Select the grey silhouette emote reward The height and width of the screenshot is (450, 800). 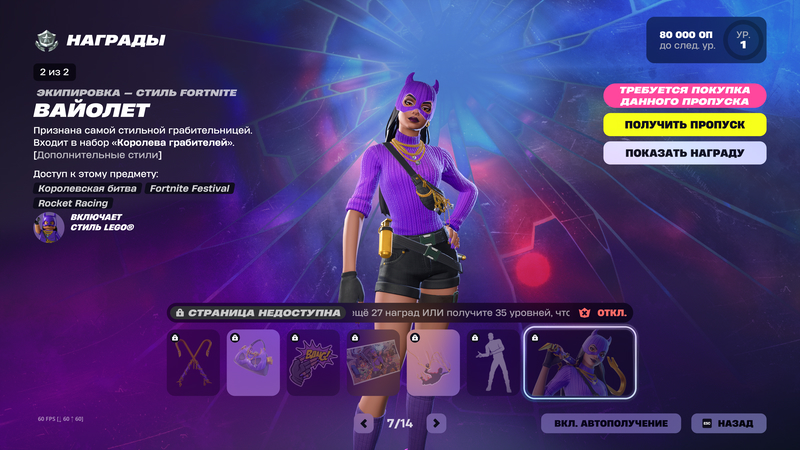tap(492, 363)
